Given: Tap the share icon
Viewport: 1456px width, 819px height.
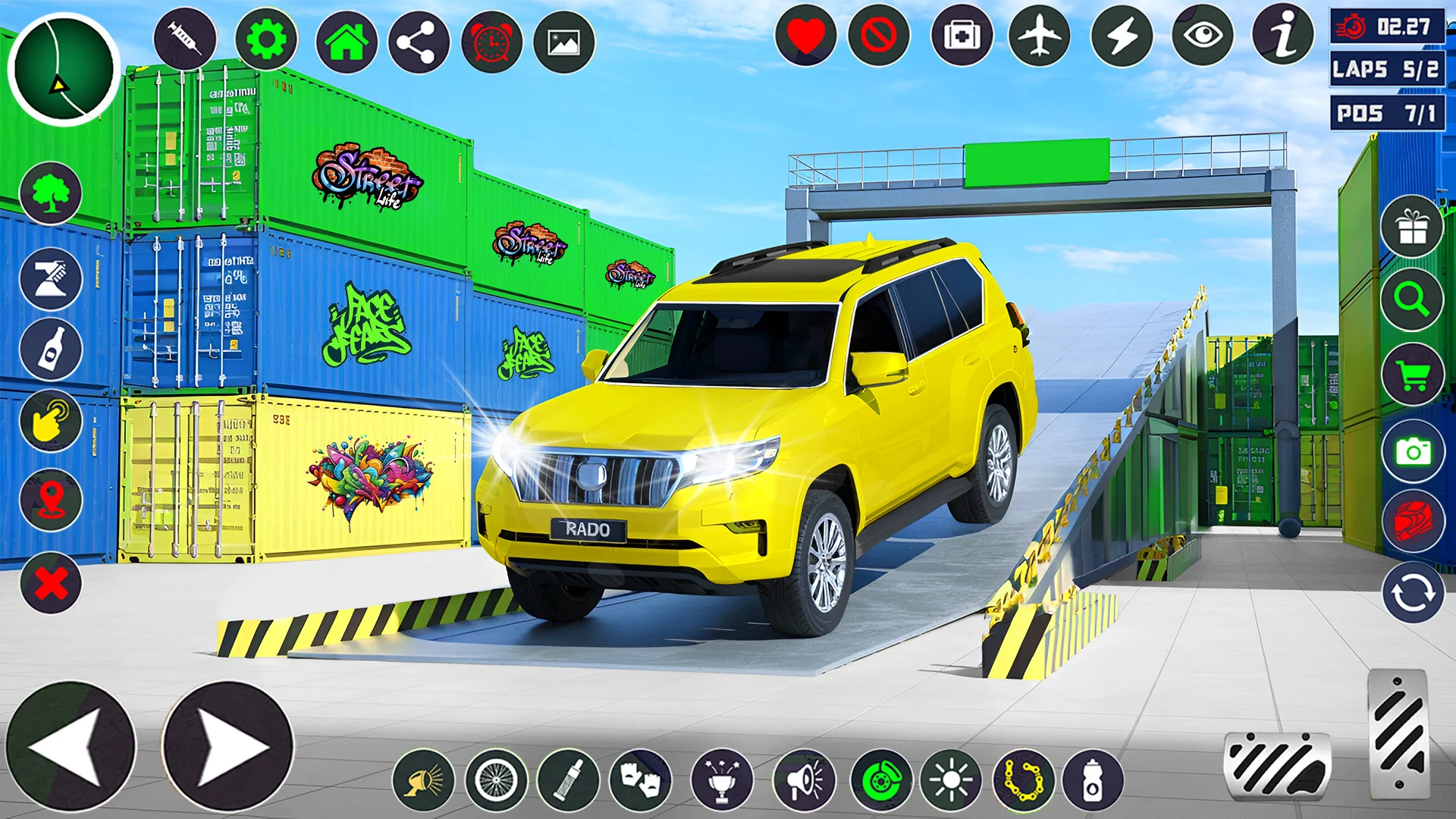Looking at the screenshot, I should 419,42.
